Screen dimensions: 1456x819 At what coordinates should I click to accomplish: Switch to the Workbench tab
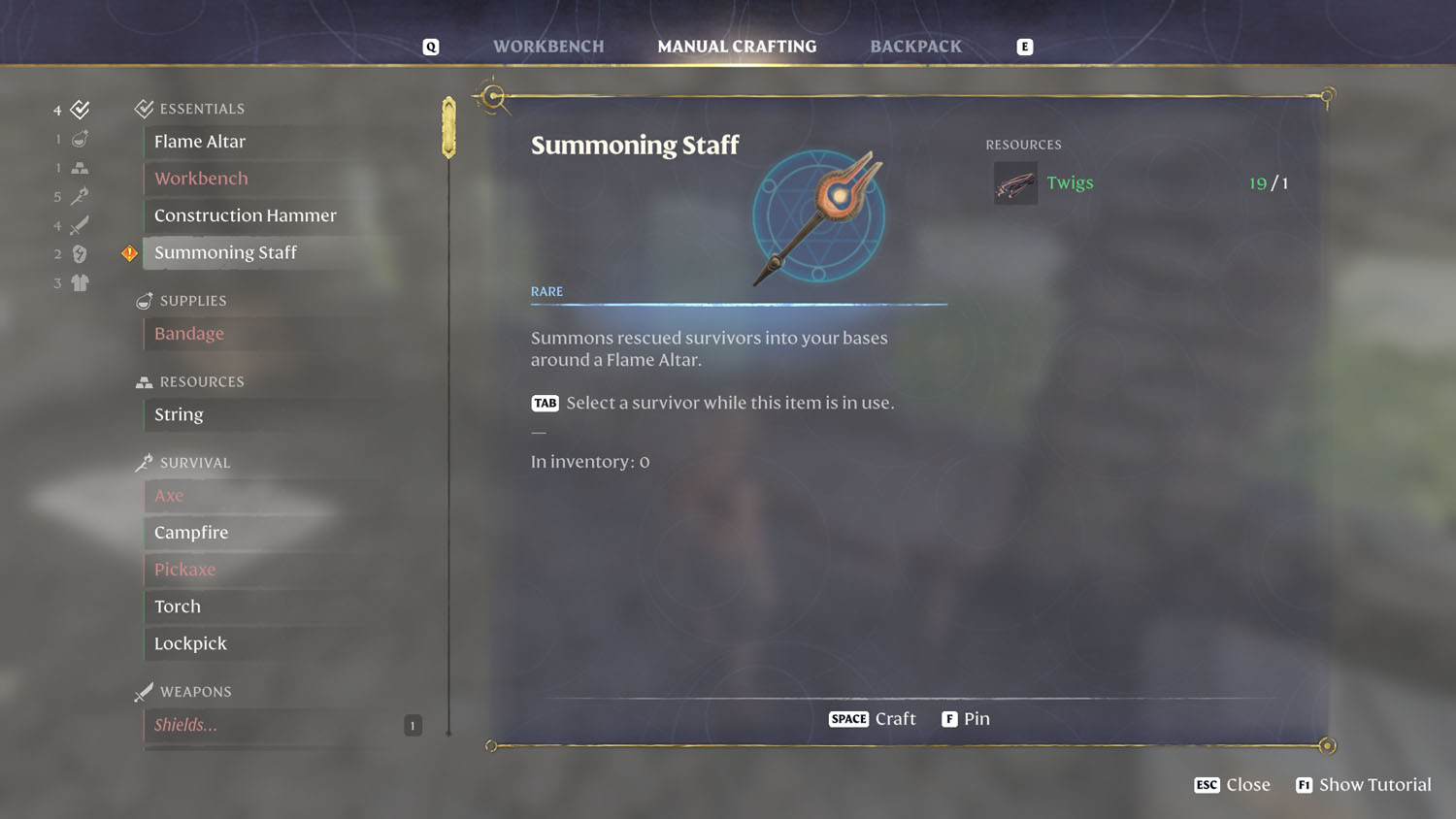point(547,47)
